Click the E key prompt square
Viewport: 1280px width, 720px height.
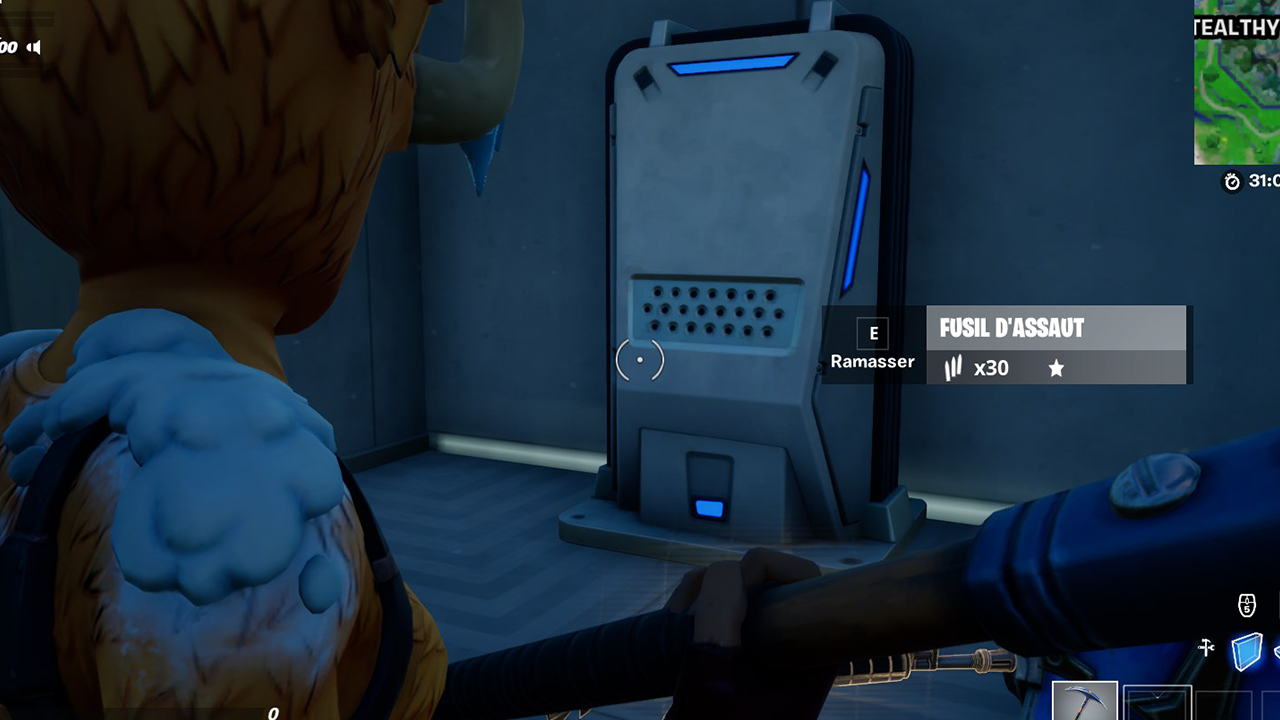(873, 333)
